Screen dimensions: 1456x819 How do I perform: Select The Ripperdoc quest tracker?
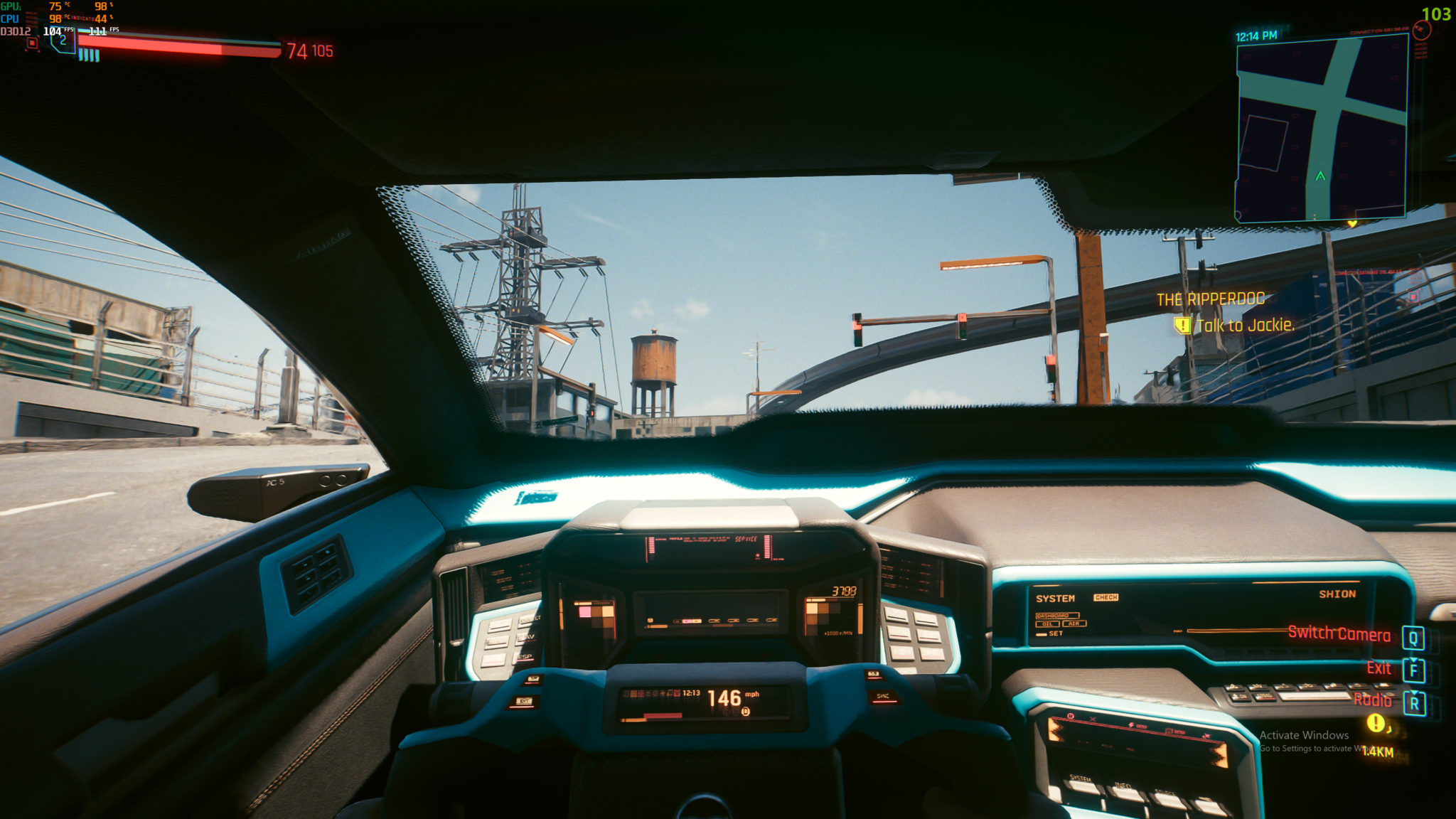(1211, 299)
